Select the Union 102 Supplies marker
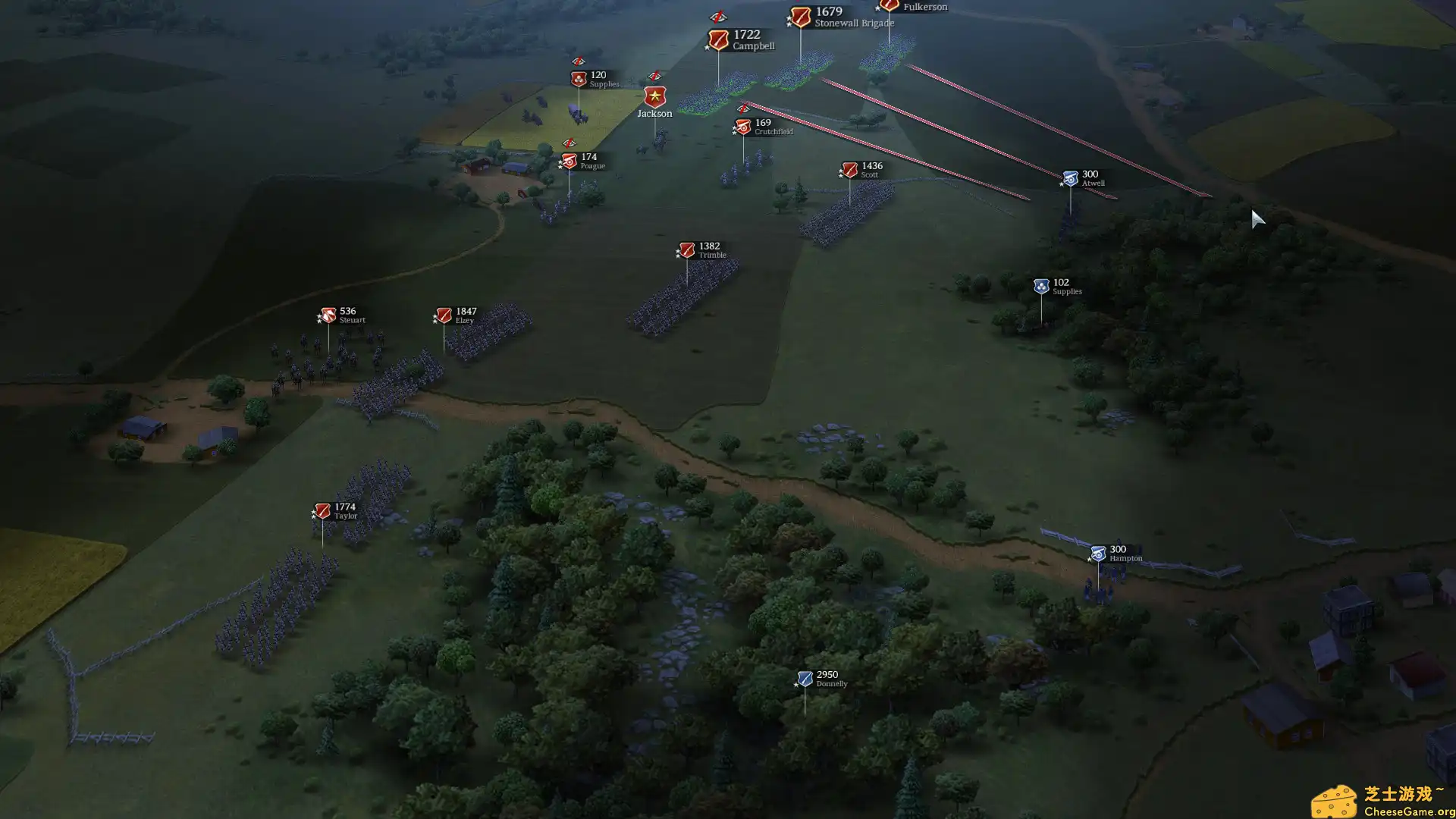This screenshot has height=819, width=1456. 1042,285
